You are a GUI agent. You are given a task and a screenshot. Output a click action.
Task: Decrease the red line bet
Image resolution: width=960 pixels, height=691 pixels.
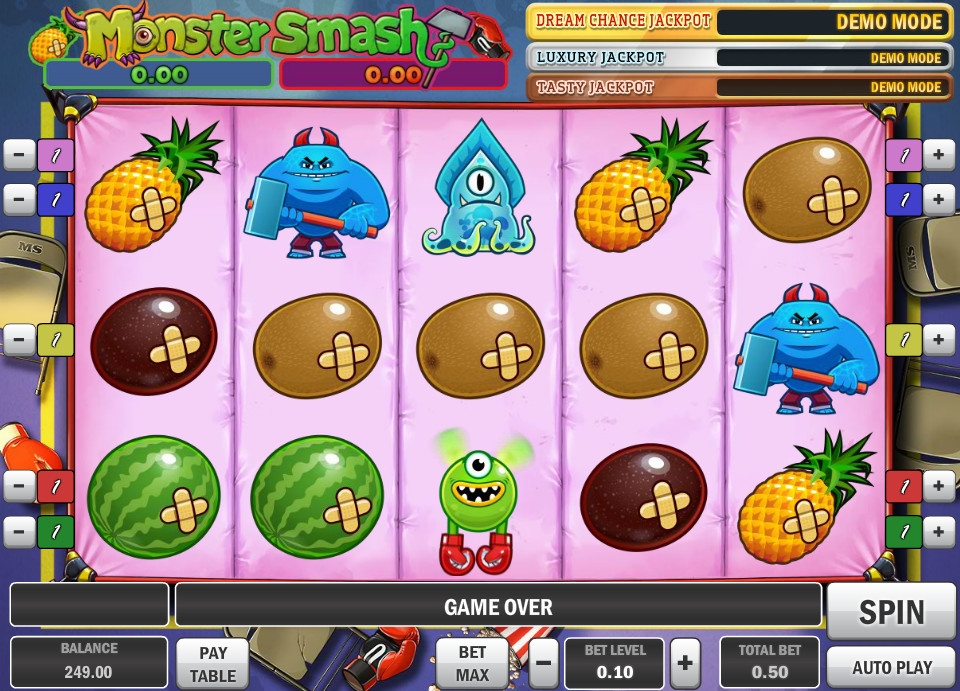tap(19, 487)
